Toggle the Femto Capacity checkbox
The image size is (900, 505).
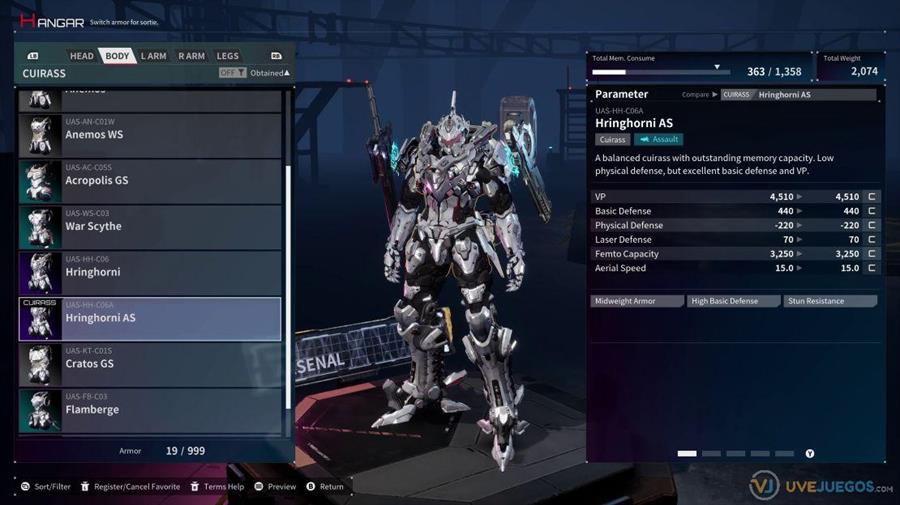click(872, 254)
